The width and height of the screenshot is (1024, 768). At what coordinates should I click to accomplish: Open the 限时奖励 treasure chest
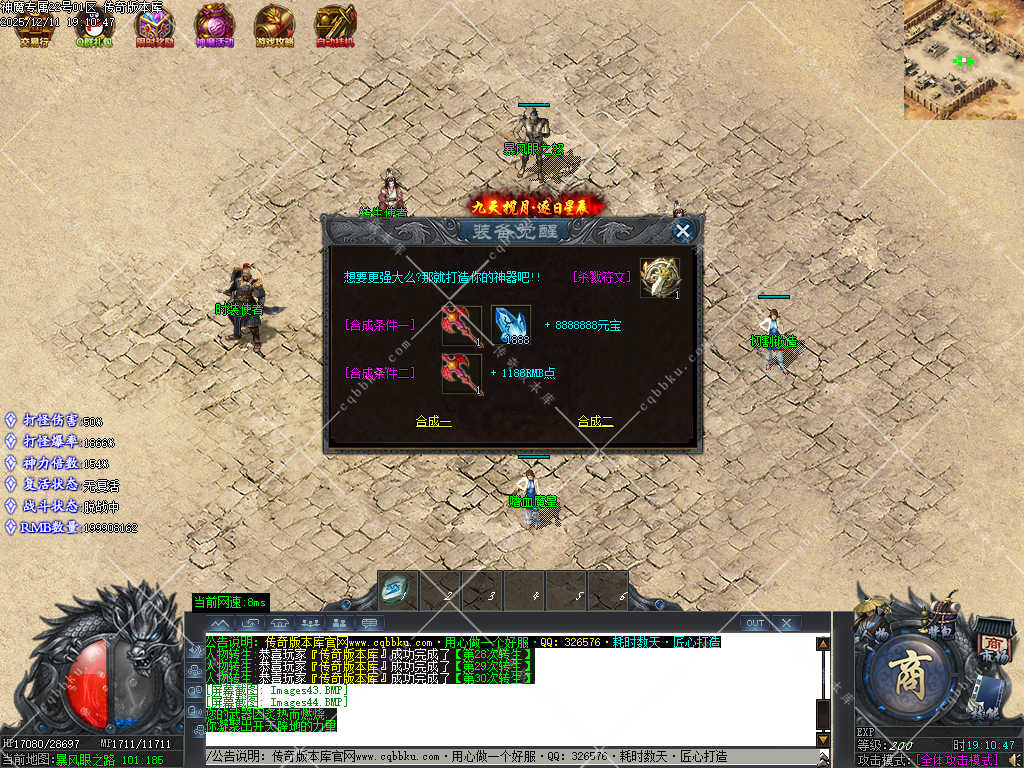point(154,25)
